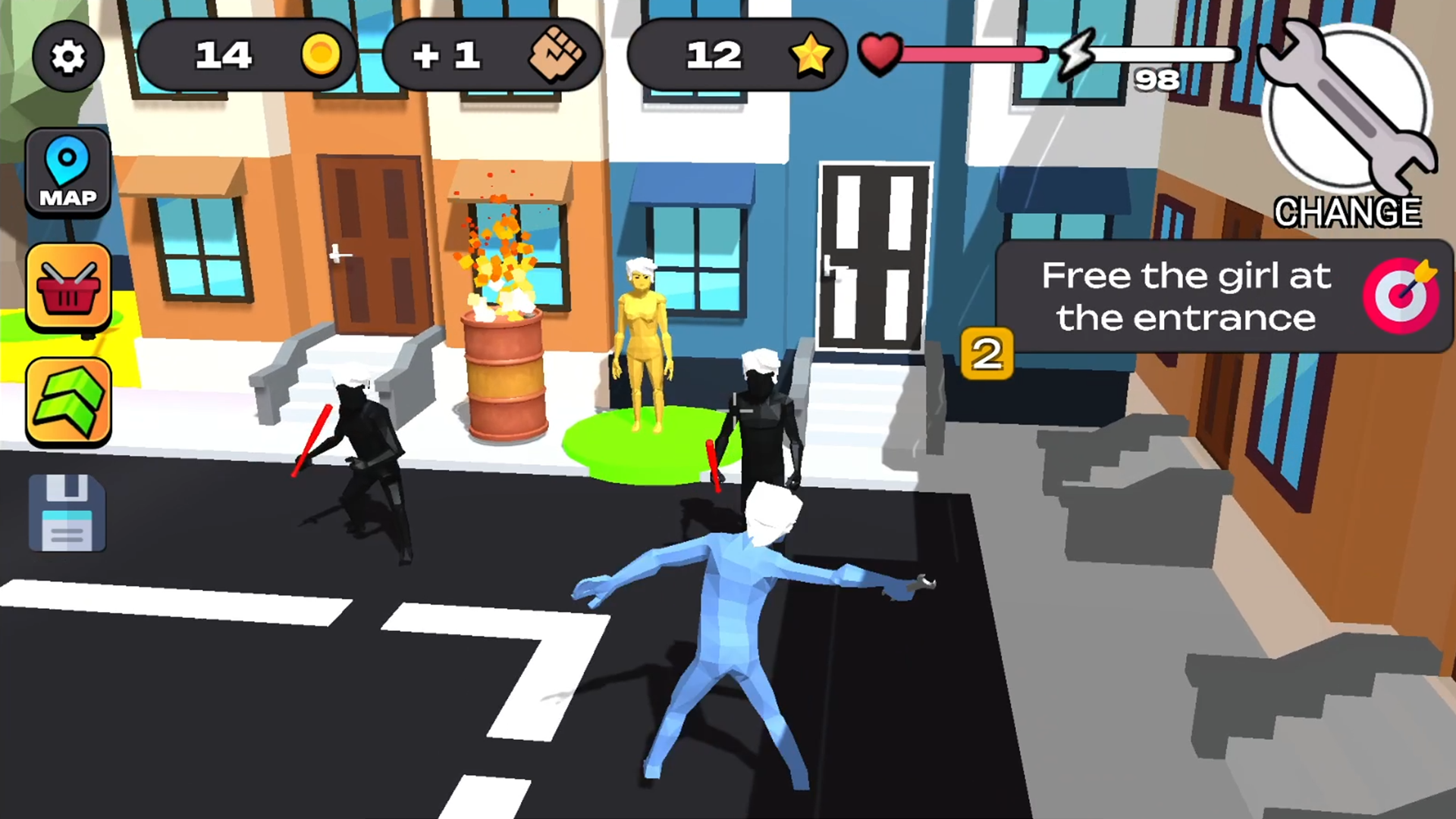Tap the Free the girl mission banner
This screenshot has height=819, width=1456.
coord(1187,297)
